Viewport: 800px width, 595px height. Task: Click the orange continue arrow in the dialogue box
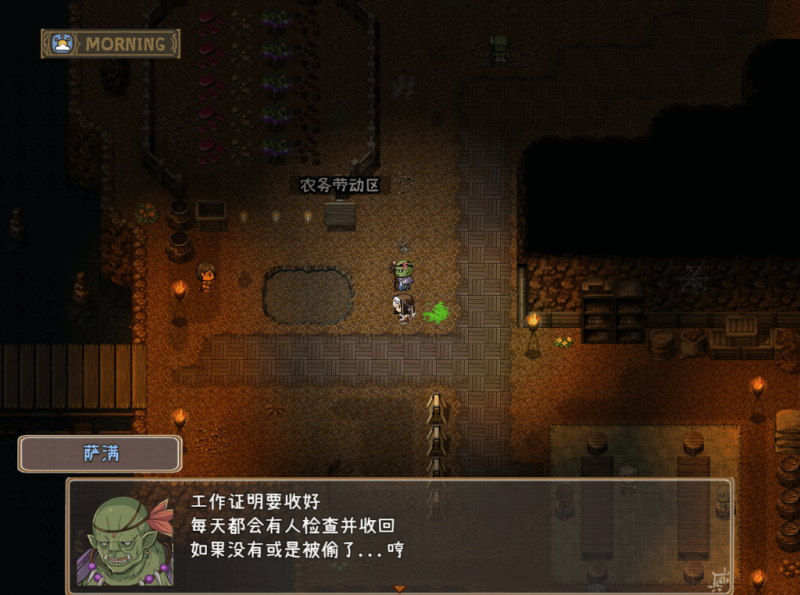point(400,588)
